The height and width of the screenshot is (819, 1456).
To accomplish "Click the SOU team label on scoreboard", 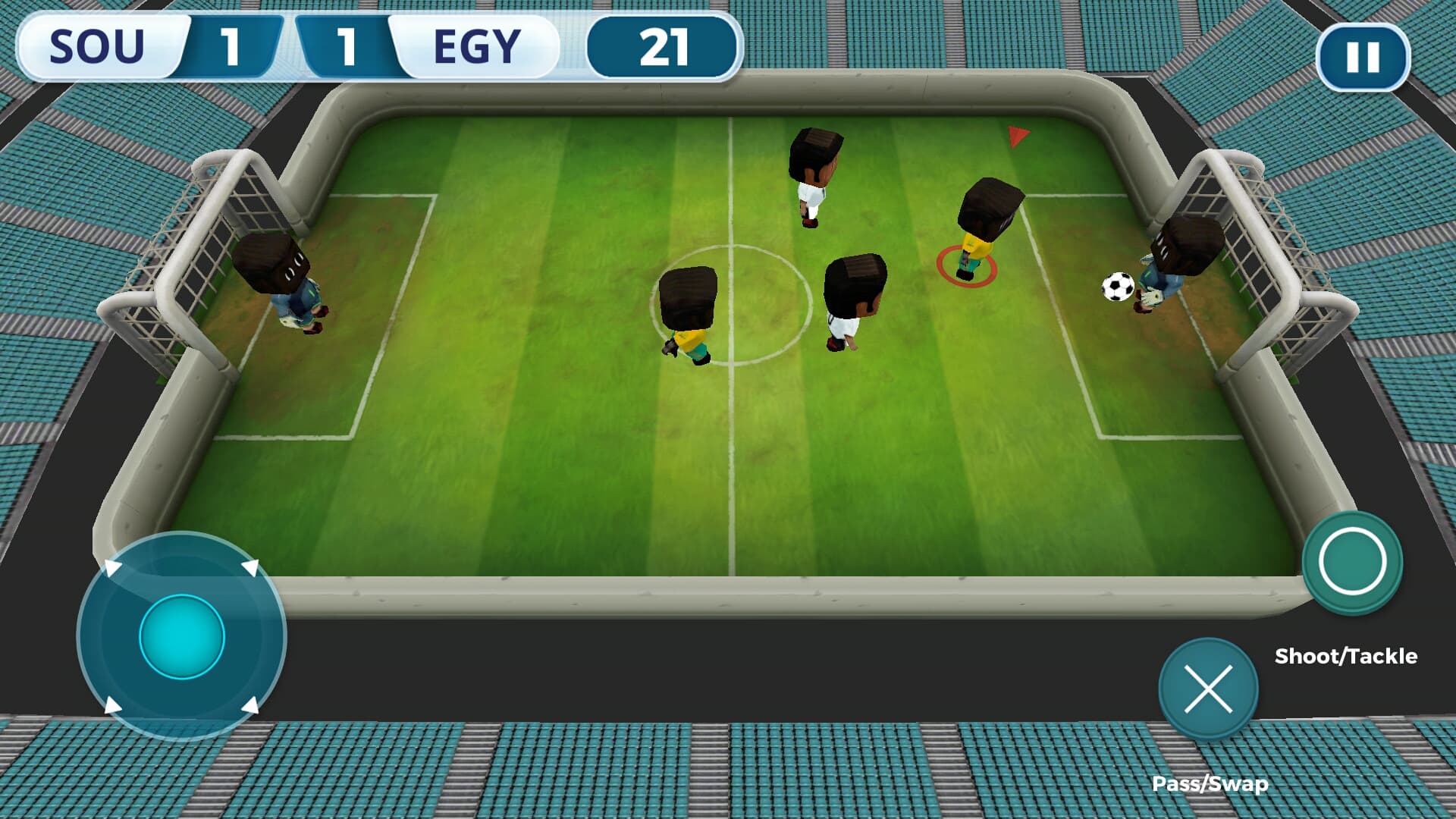I will tap(97, 47).
